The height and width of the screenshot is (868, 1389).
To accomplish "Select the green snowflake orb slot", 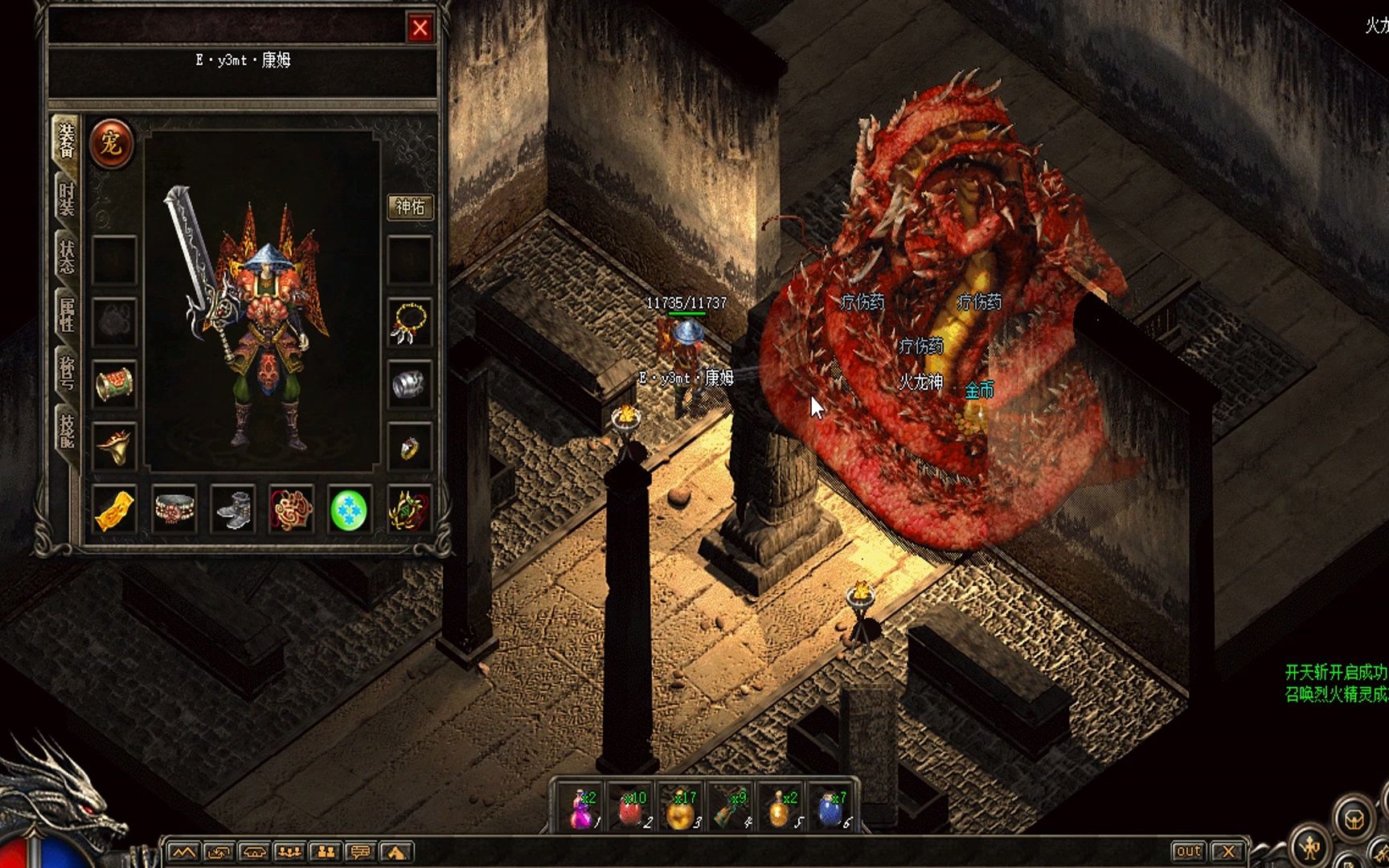I will click(x=350, y=510).
